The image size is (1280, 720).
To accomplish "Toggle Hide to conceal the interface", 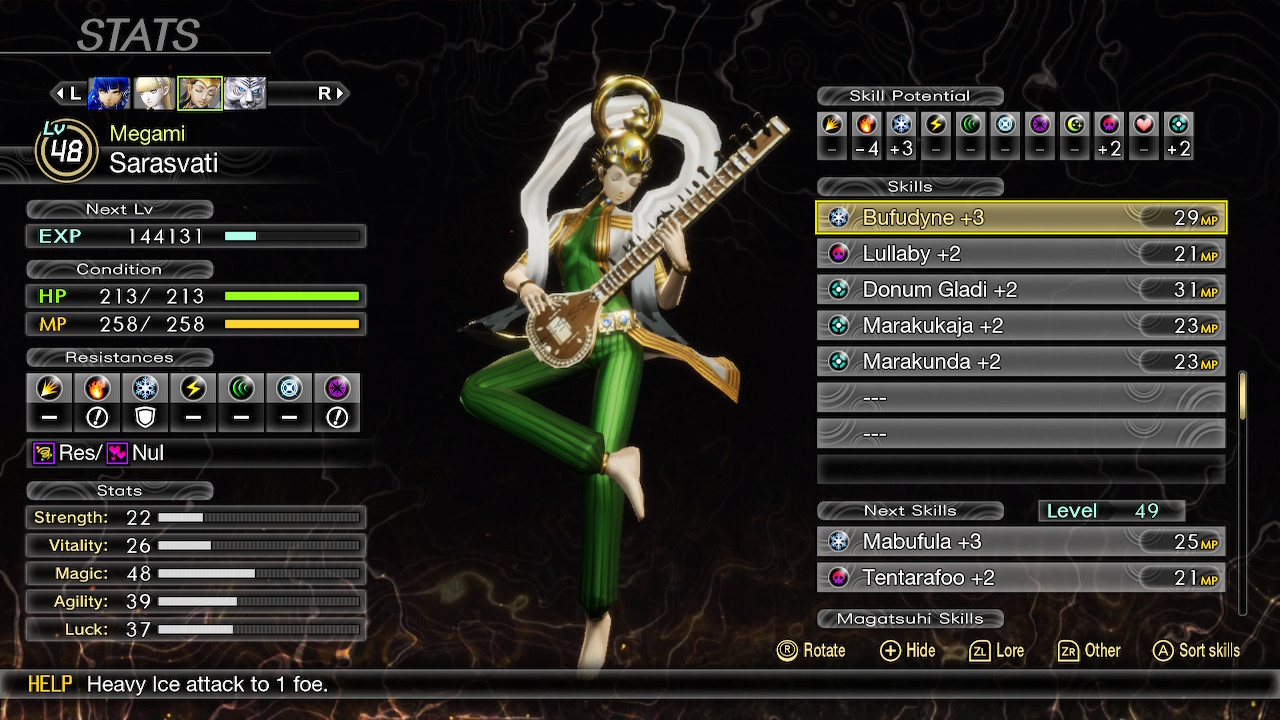I will 906,651.
